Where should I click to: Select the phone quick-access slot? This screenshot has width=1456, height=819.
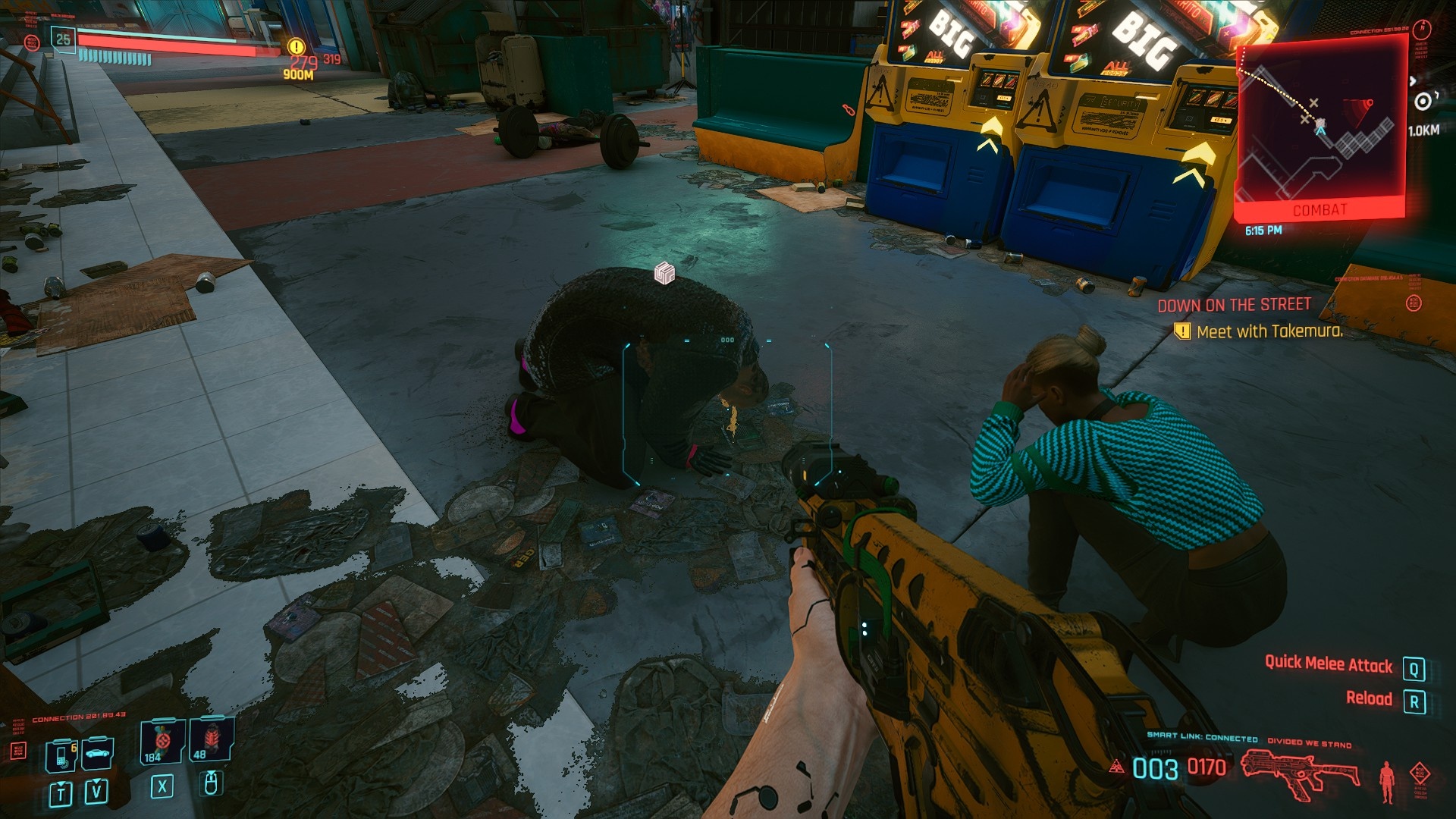[x=61, y=755]
